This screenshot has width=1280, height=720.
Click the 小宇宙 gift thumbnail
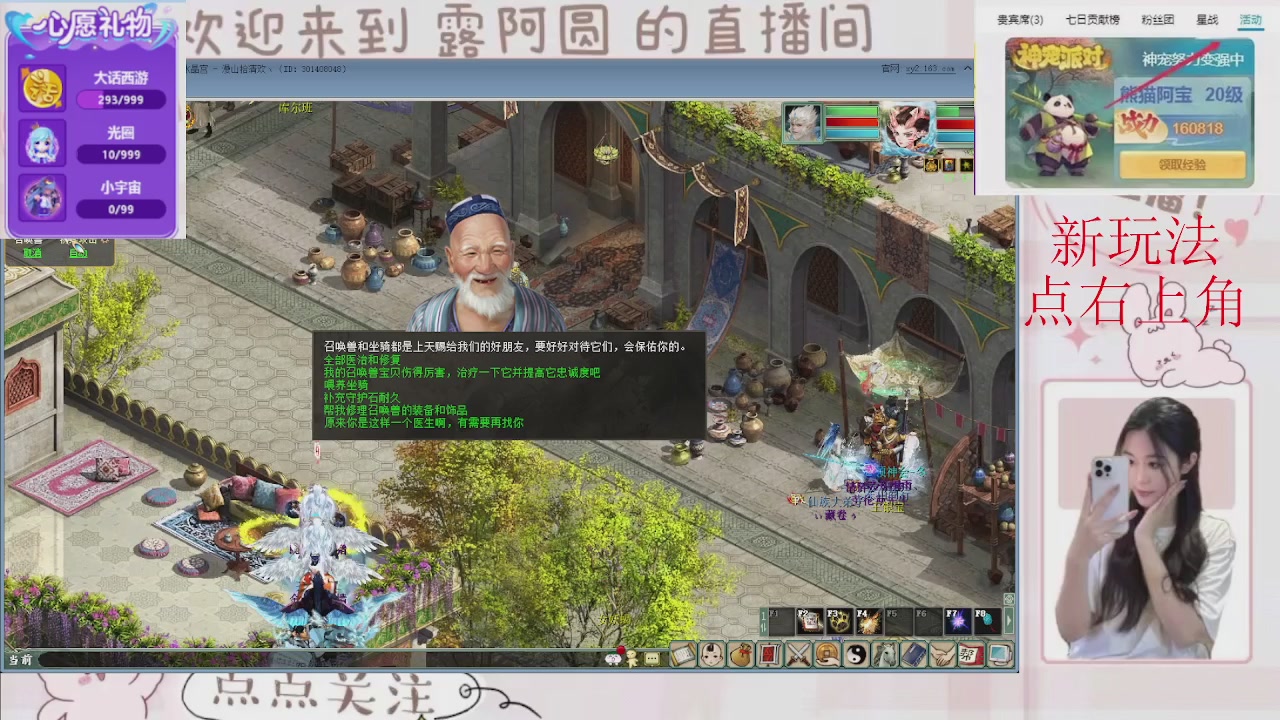[x=41, y=197]
